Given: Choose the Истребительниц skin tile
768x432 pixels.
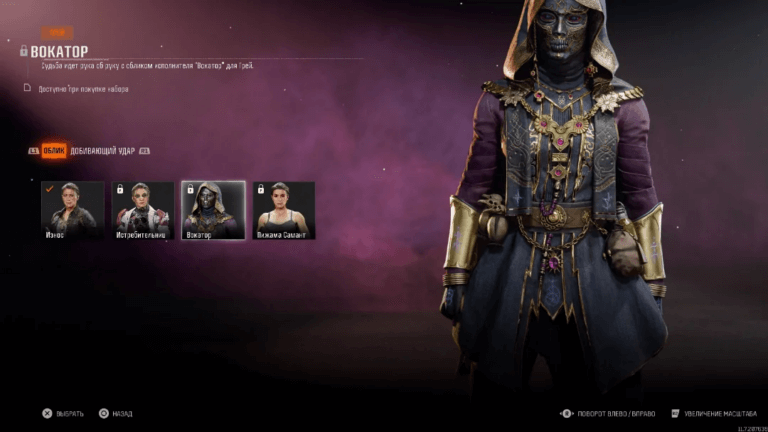Looking at the screenshot, I should pyautogui.click(x=143, y=210).
